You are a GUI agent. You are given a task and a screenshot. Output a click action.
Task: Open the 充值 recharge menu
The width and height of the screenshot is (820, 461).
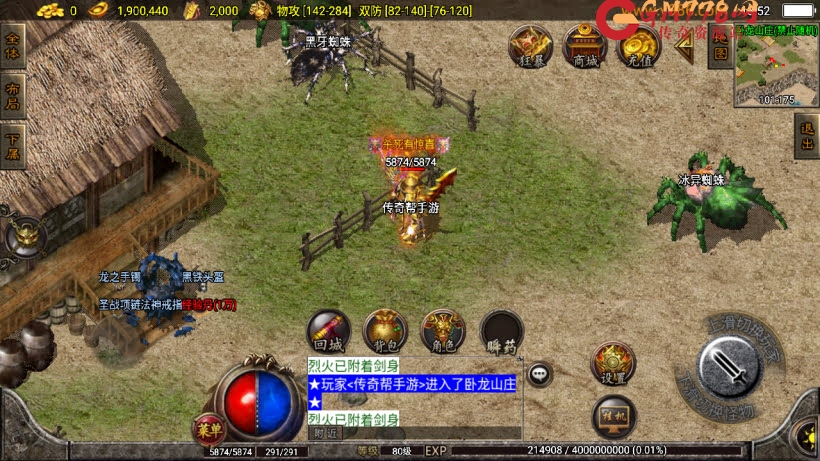pyautogui.click(x=637, y=46)
